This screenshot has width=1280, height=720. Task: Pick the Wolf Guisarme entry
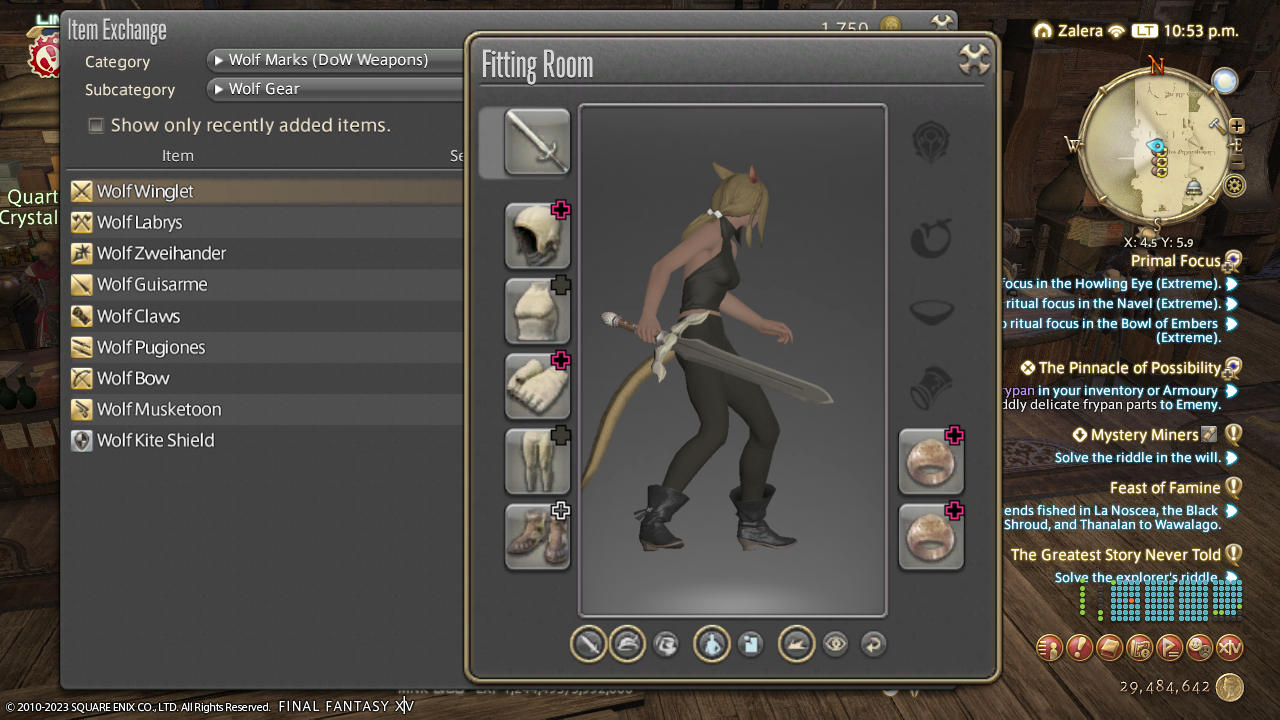point(152,284)
